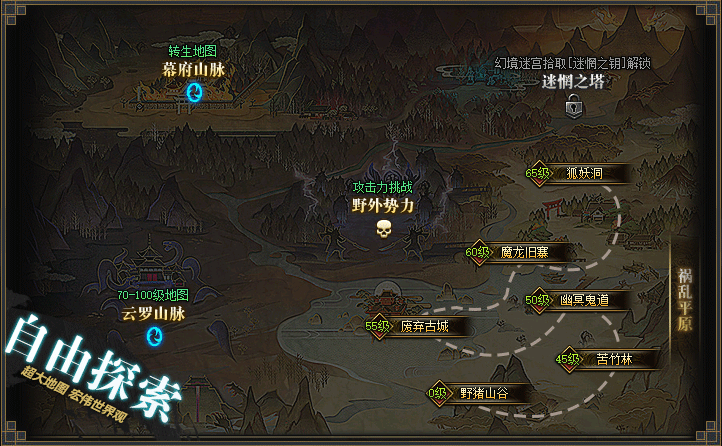Pick the 苦竹林 level 45 area
Viewport: 722px width, 446px height.
(608, 360)
